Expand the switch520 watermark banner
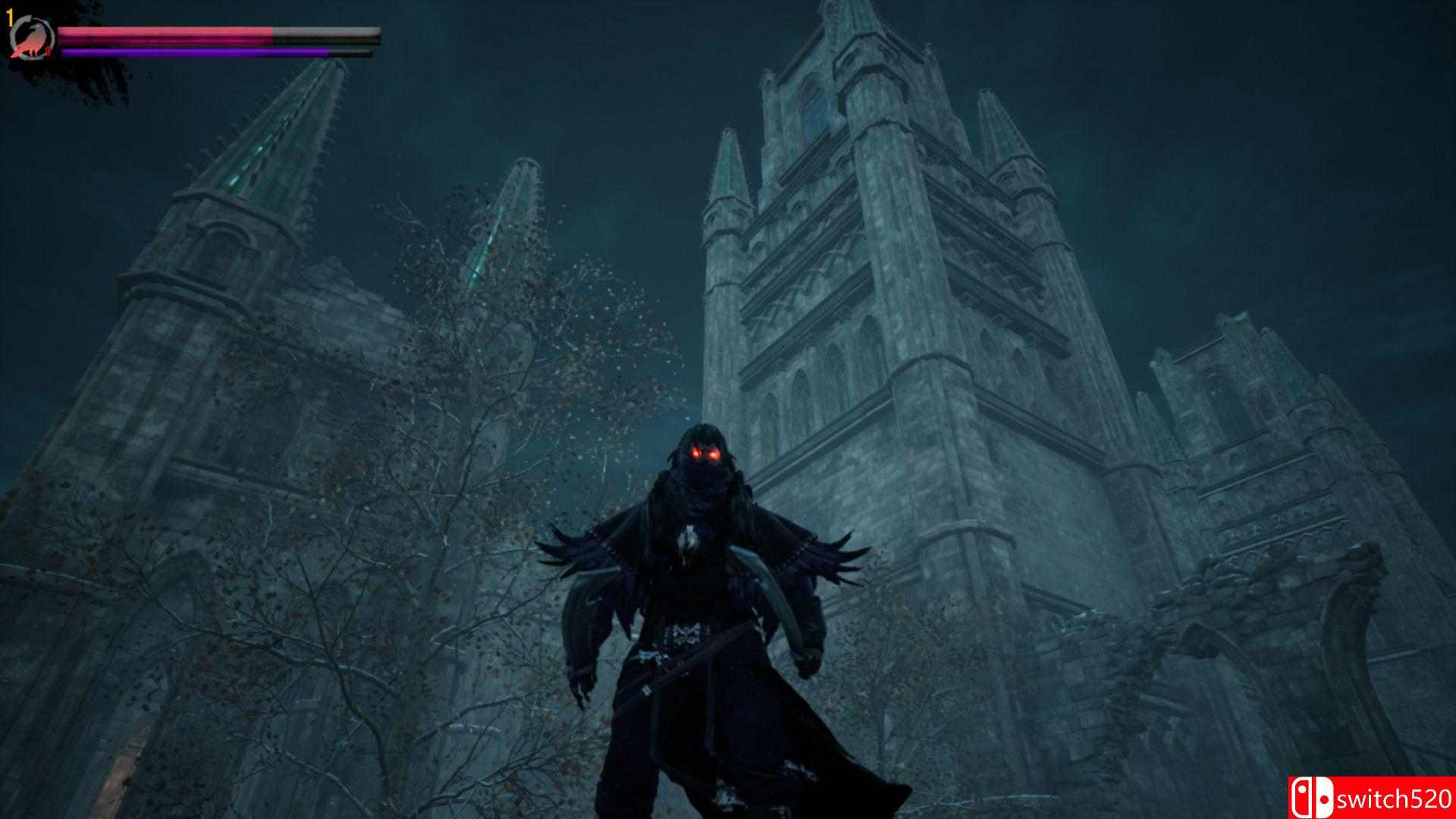The image size is (1456, 819). [1373, 799]
